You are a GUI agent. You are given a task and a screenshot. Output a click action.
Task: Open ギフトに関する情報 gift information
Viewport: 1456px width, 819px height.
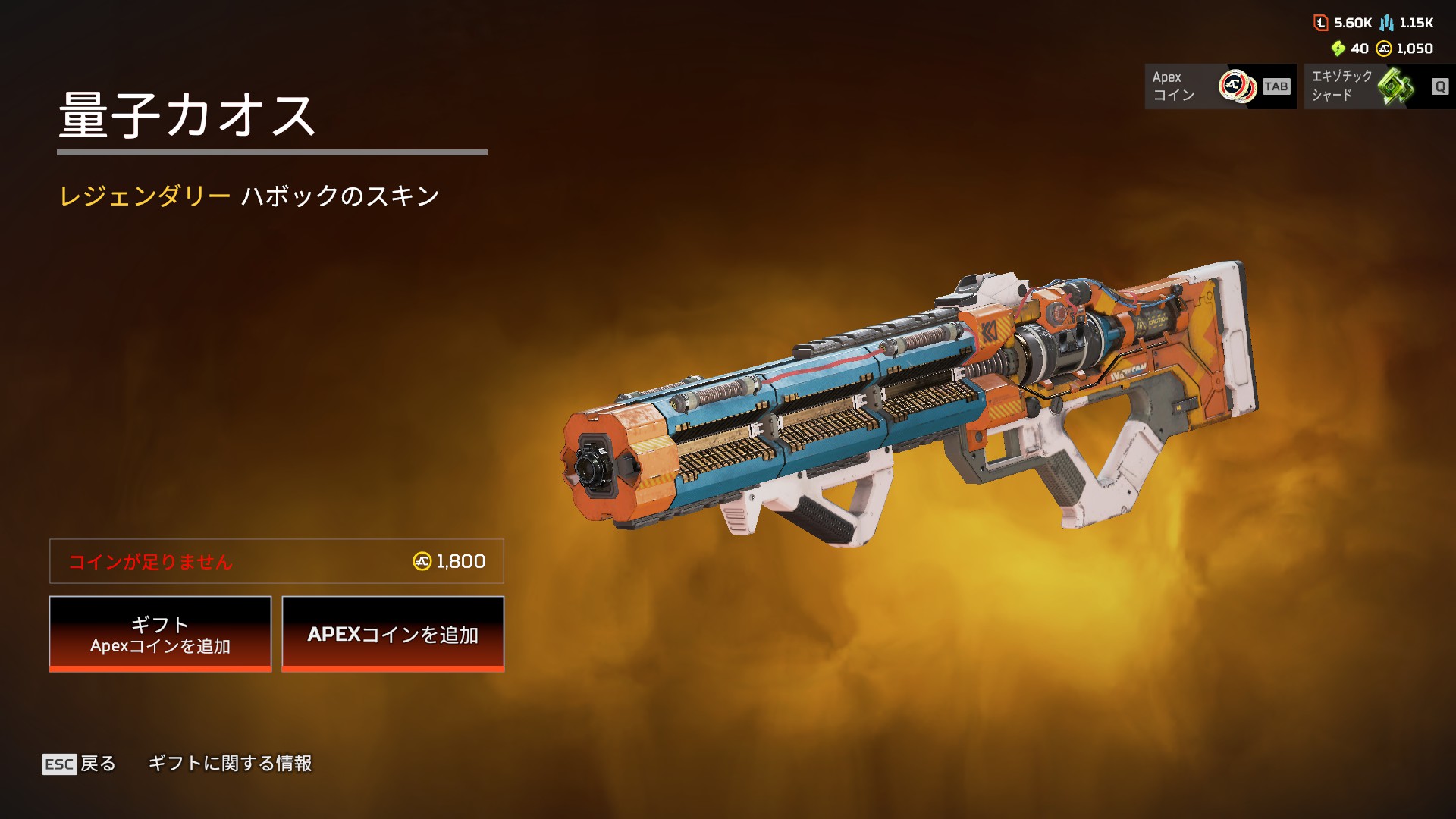[x=230, y=764]
